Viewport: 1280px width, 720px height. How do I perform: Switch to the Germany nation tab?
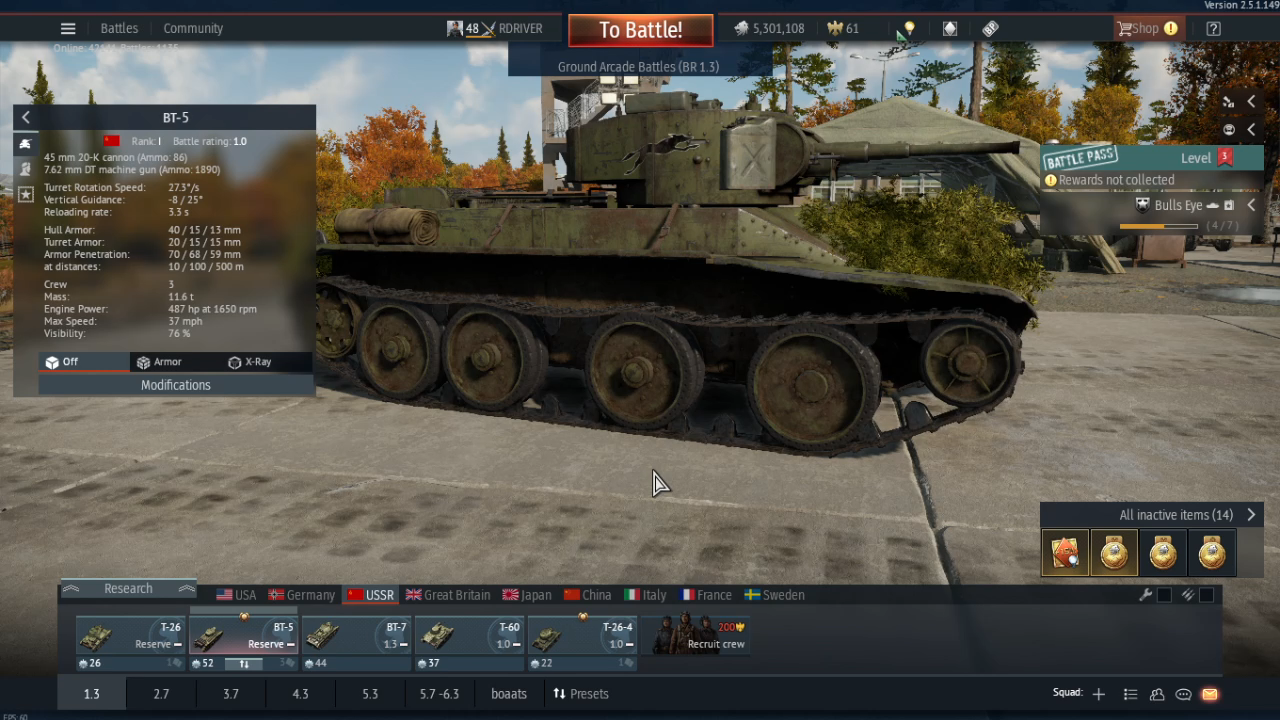click(301, 595)
